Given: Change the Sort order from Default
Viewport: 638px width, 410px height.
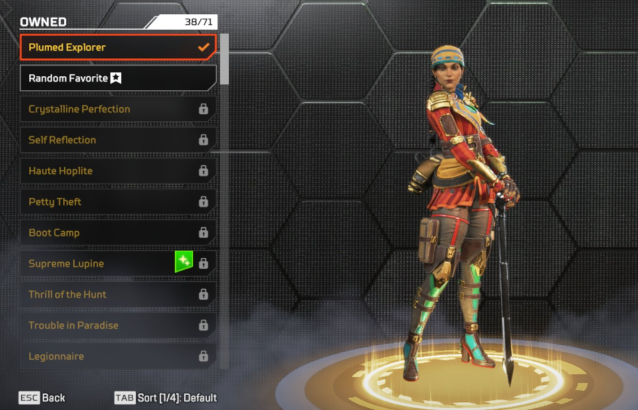Looking at the screenshot, I should (x=165, y=398).
